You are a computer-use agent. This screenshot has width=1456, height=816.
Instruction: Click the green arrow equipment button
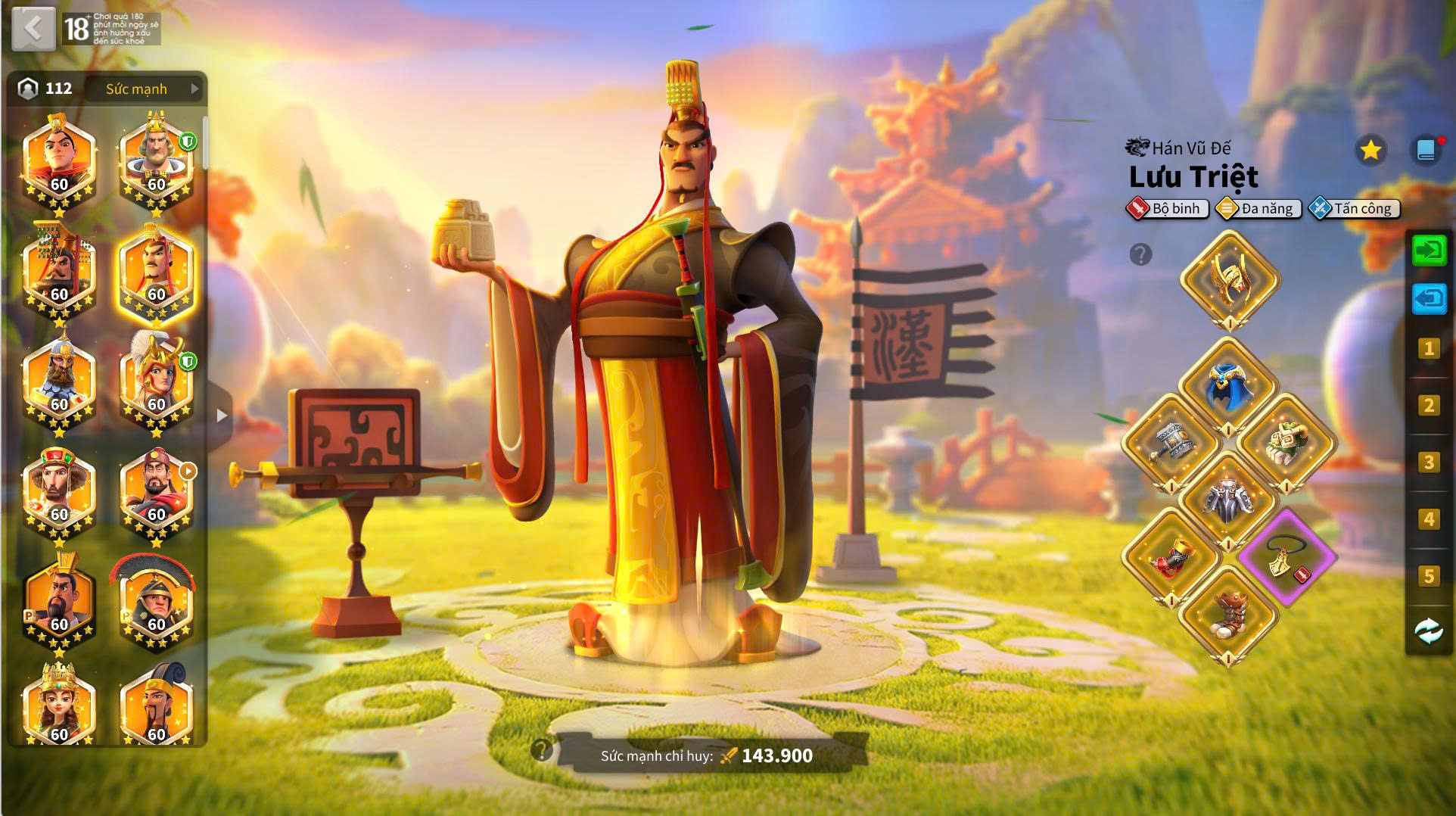(1429, 250)
